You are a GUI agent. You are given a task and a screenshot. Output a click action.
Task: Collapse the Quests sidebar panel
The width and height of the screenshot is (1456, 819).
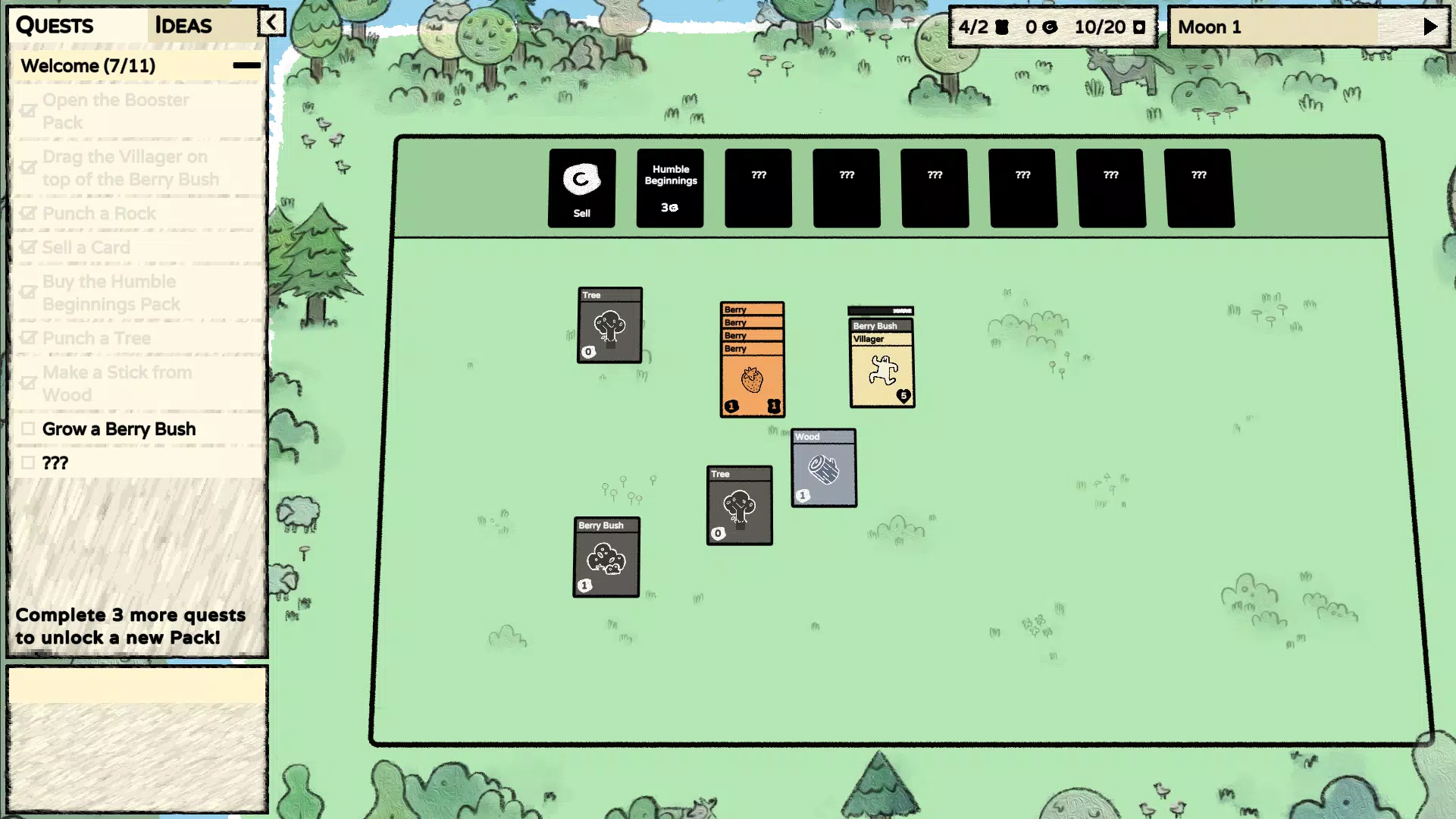tap(272, 23)
